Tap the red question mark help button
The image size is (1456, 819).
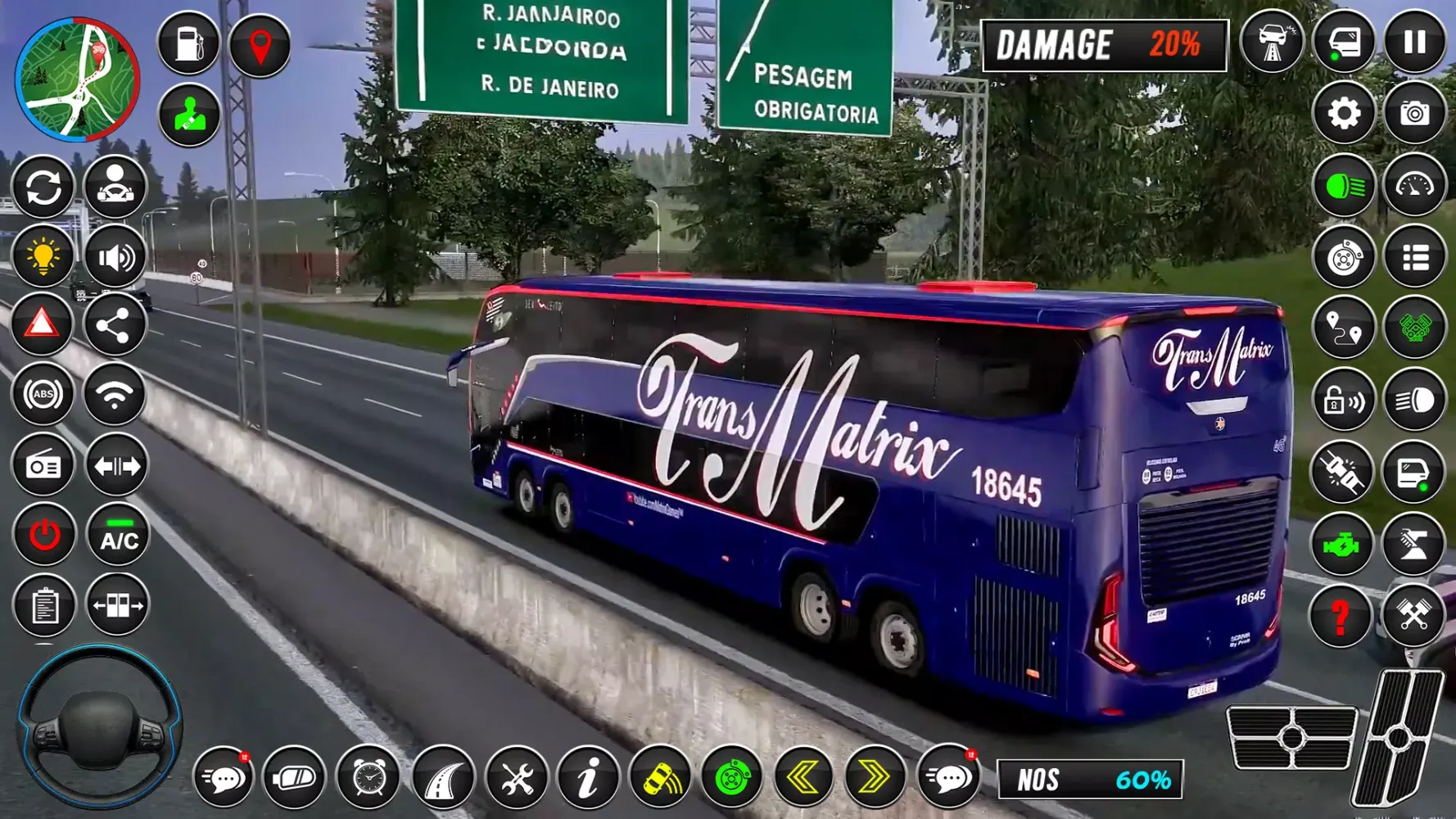point(1341,616)
